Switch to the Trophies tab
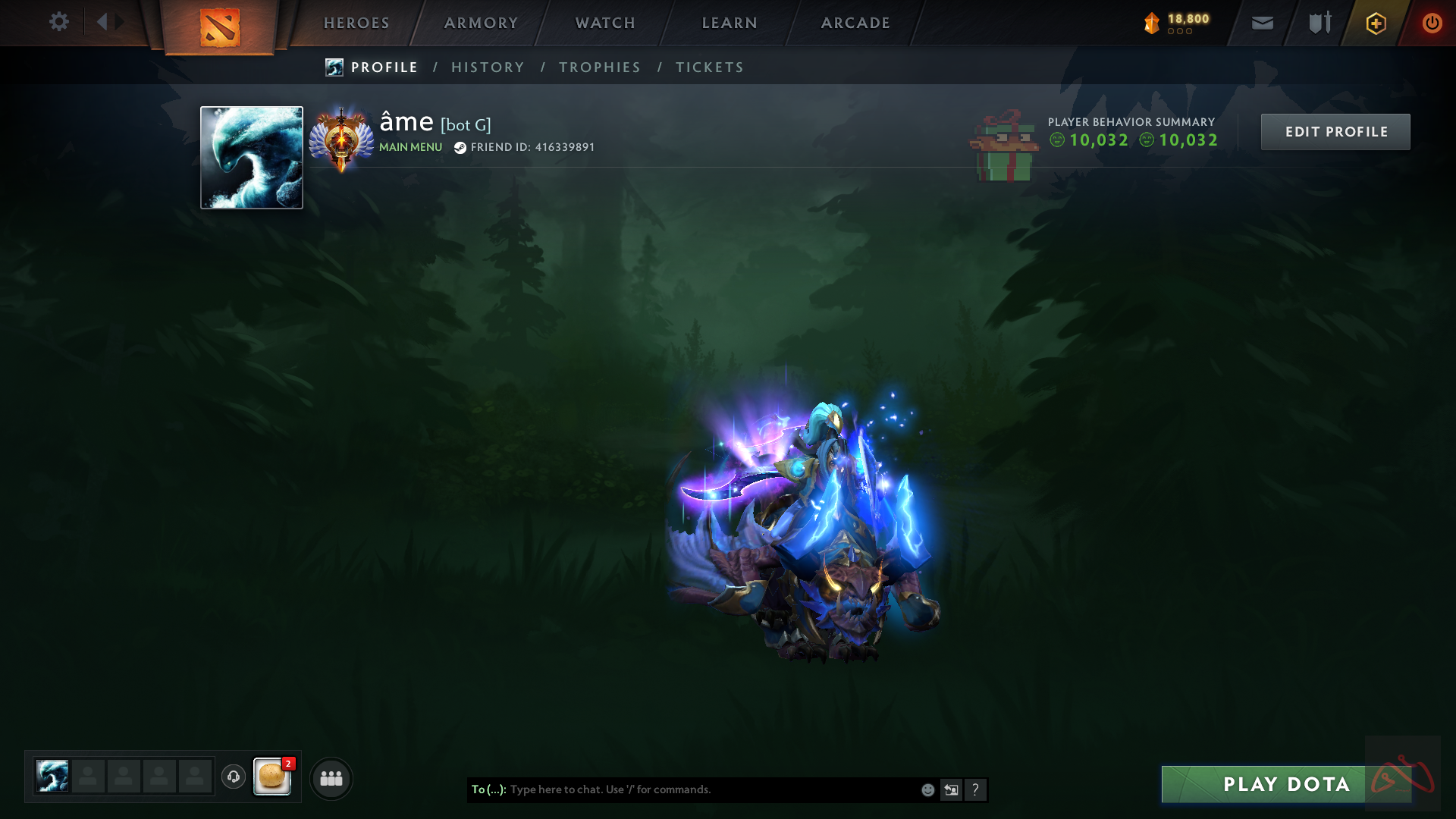Screen dimensions: 1456x819 600,67
